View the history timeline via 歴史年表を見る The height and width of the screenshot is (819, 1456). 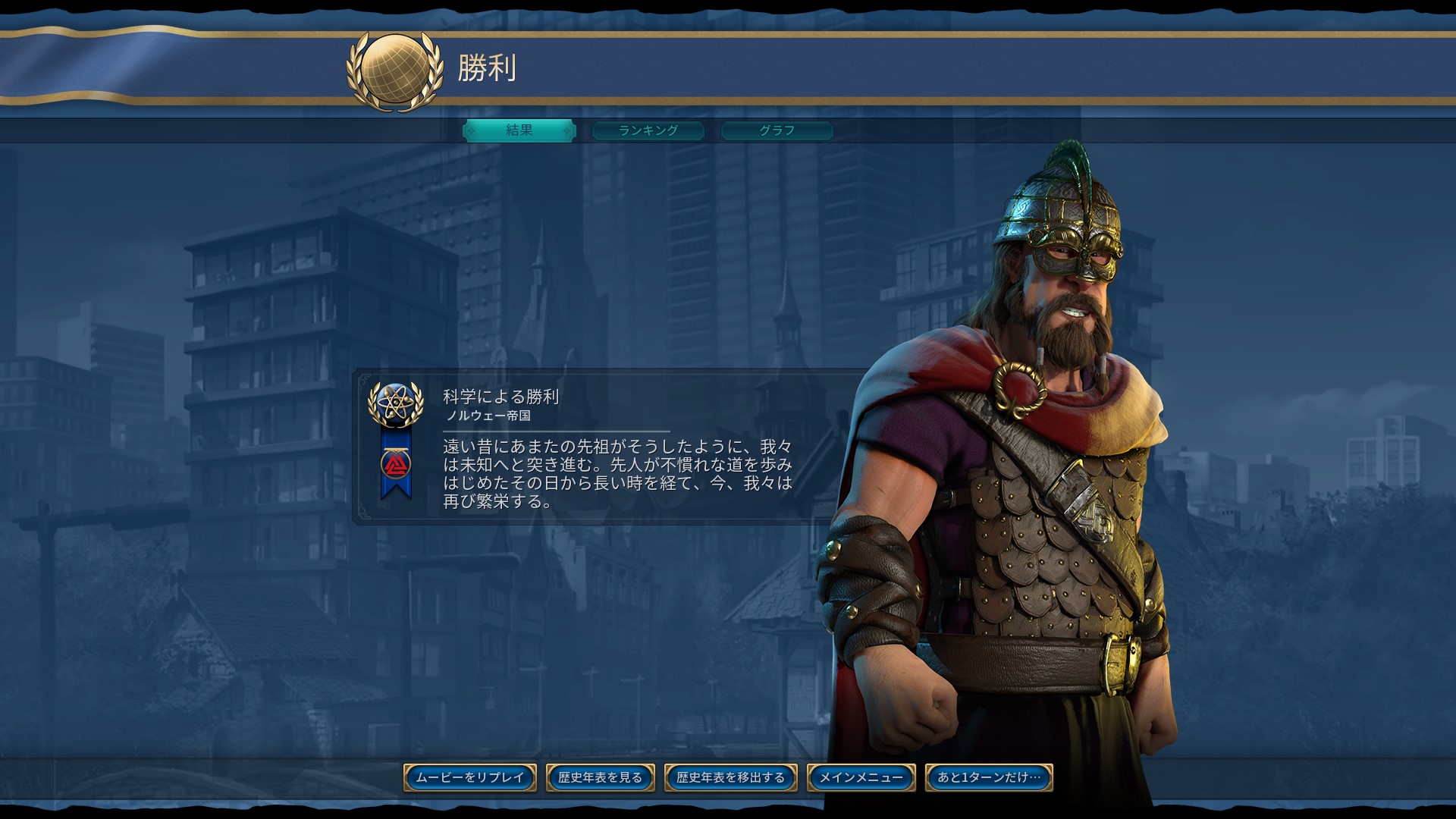(x=600, y=777)
